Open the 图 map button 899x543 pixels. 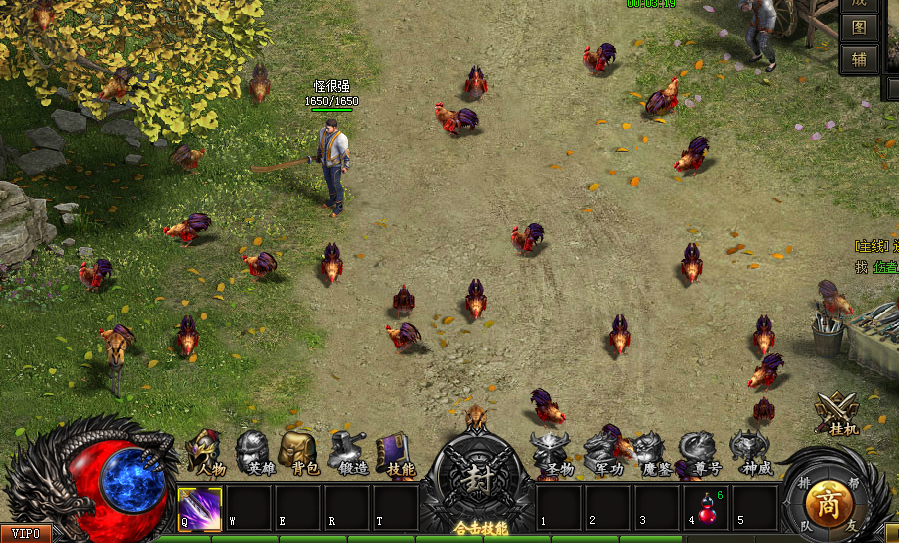coord(859,28)
